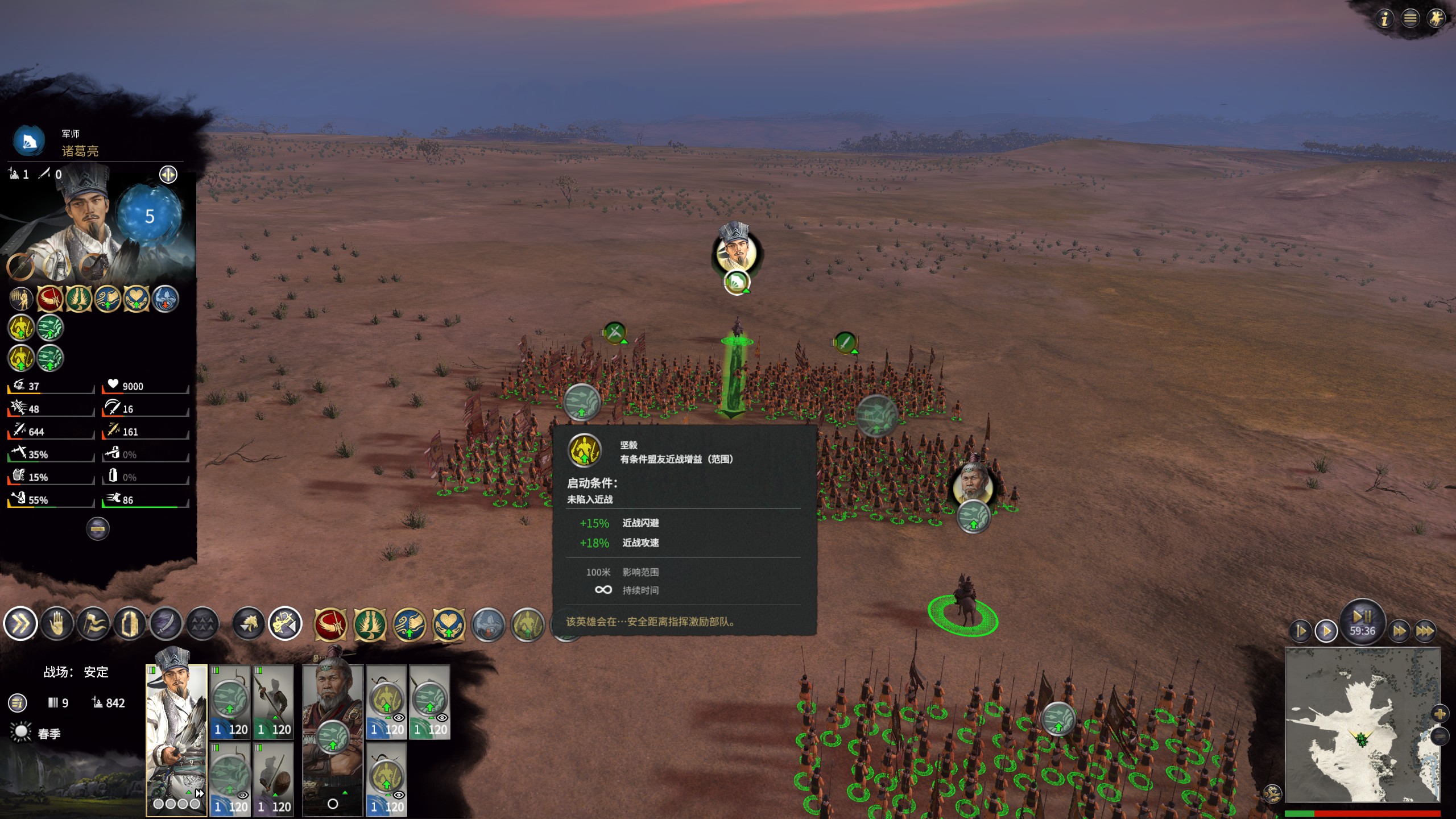Viewport: 1456px width, 819px height.
Task: Activate the red halberd ability icon
Action: pyautogui.click(x=330, y=624)
